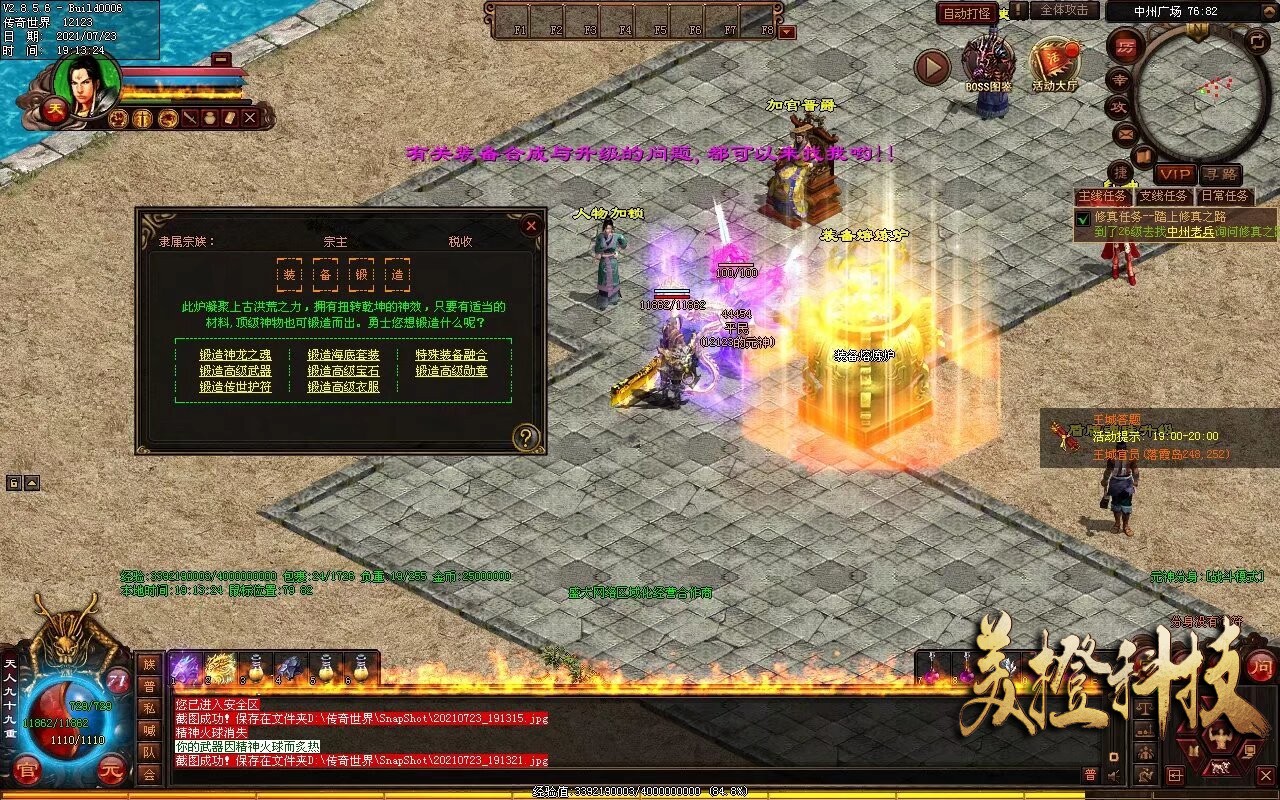Toggle the 自动打怪 auto-fight button
The height and width of the screenshot is (800, 1280).
click(x=967, y=13)
